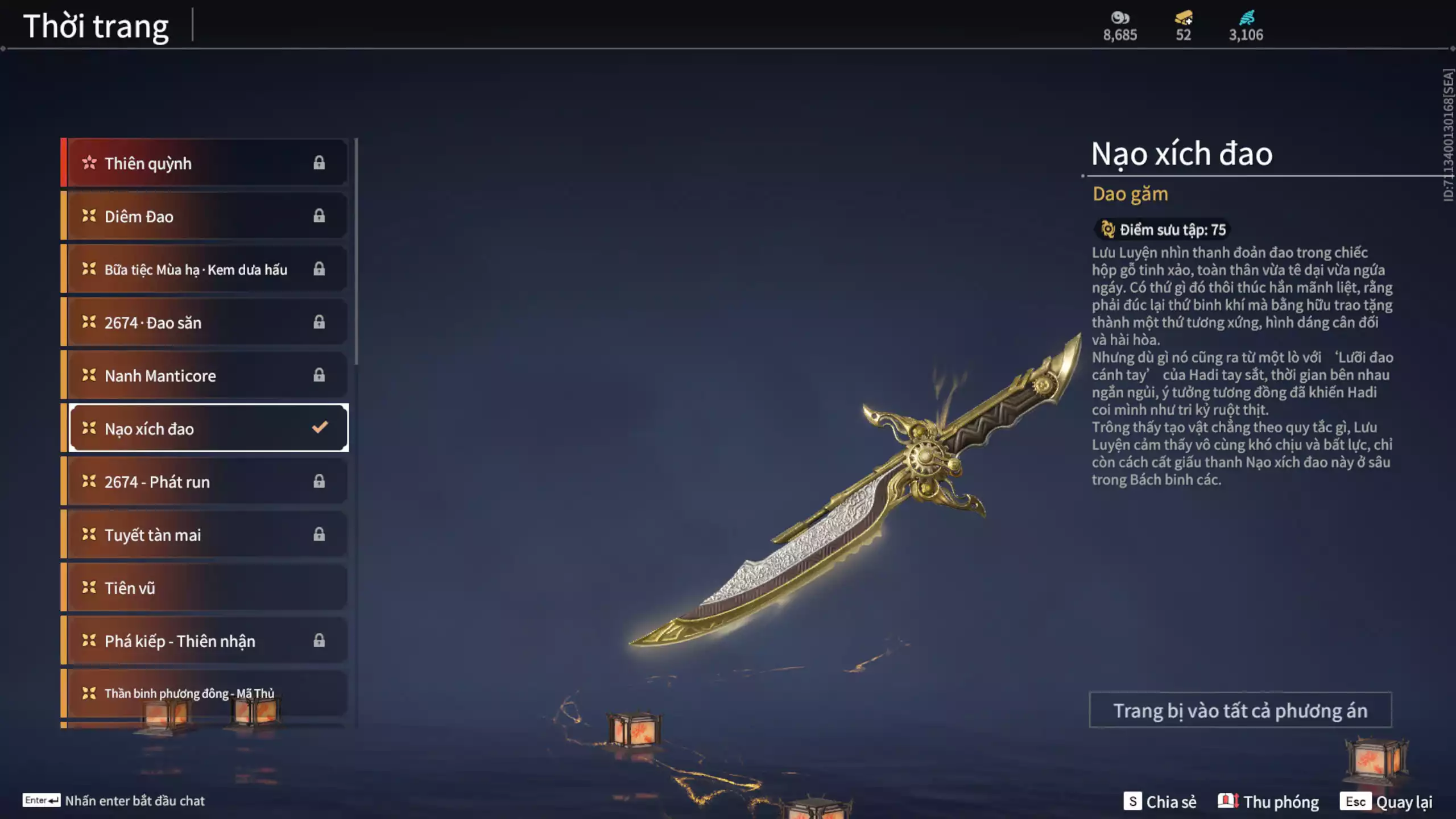Image resolution: width=1456 pixels, height=819 pixels.
Task: Share the skin with Chia sẻ
Action: (x=1160, y=801)
